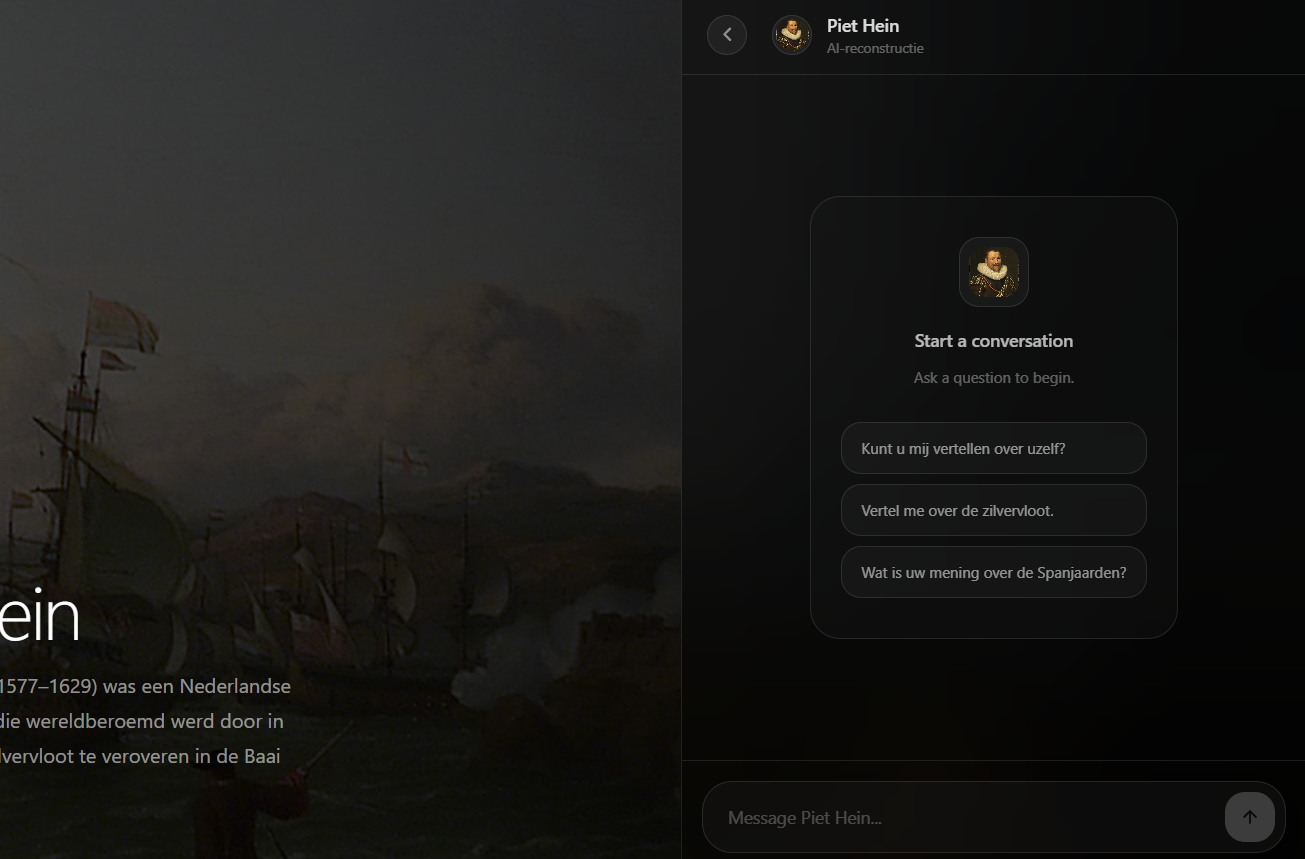
Task: Choose "Kunt u mij vertellen over uzelf?"
Action: point(993,448)
